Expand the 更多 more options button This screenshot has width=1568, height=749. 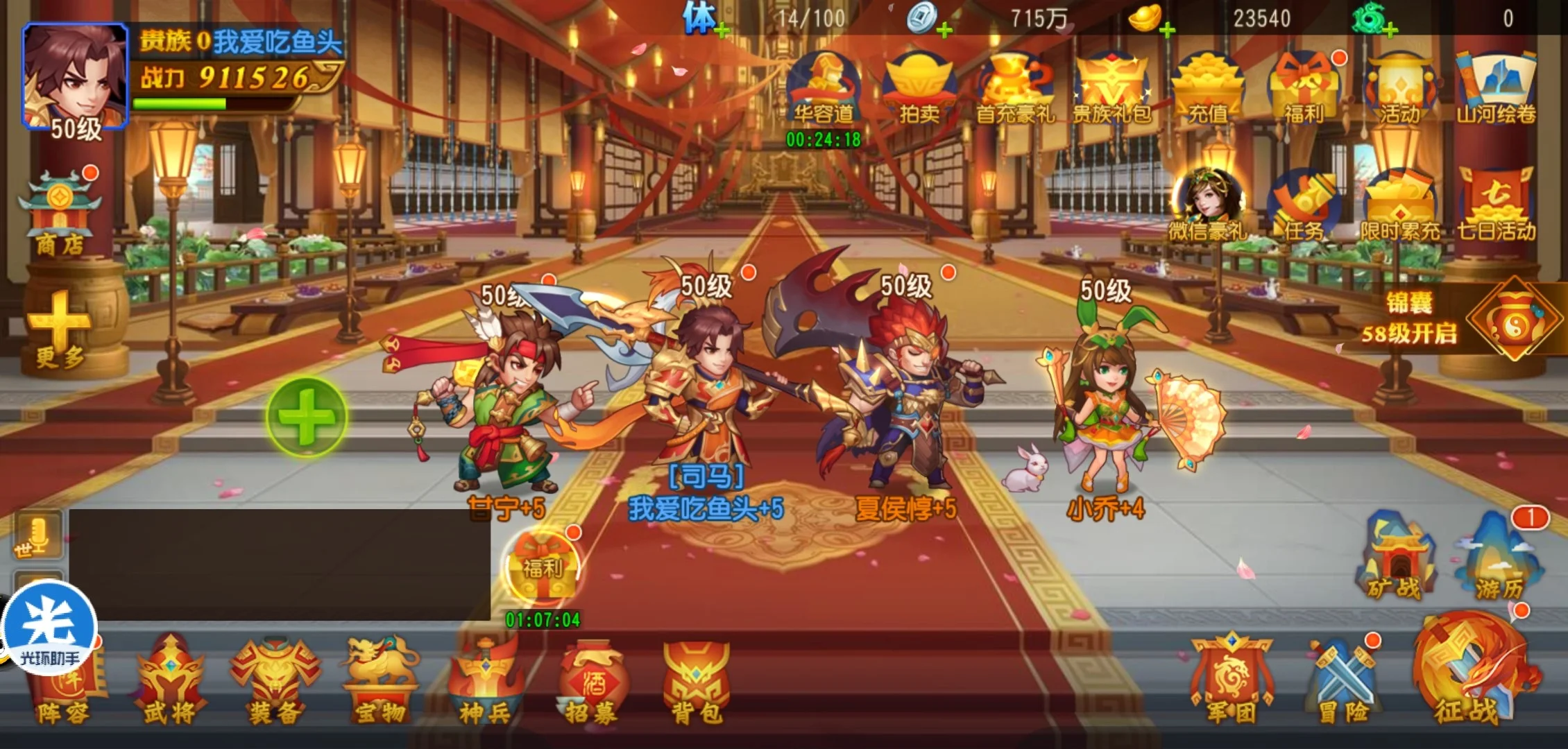[x=60, y=331]
